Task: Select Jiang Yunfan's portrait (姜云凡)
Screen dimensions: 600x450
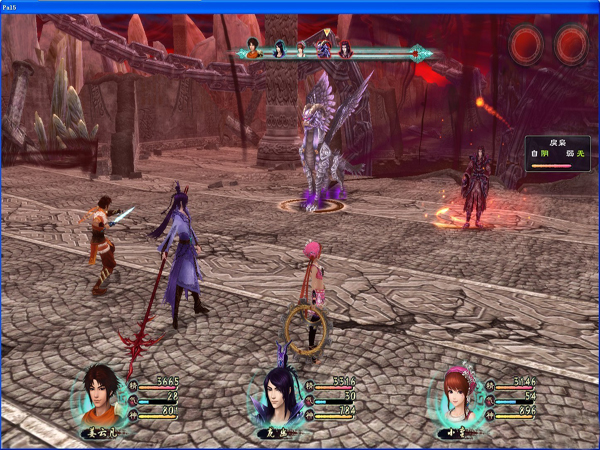Action: click(99, 396)
